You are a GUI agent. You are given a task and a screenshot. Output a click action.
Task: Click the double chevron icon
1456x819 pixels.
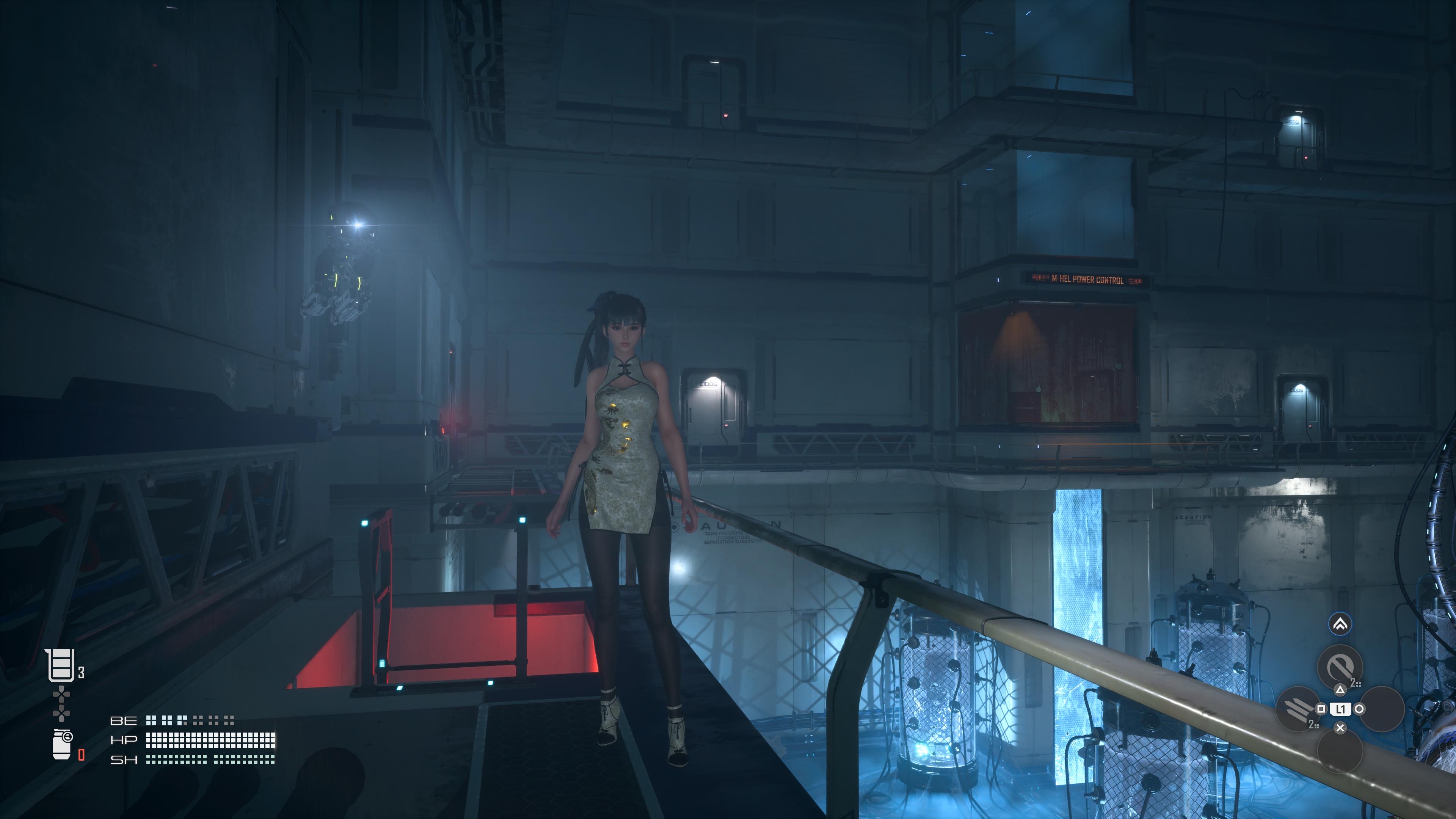(x=1340, y=624)
